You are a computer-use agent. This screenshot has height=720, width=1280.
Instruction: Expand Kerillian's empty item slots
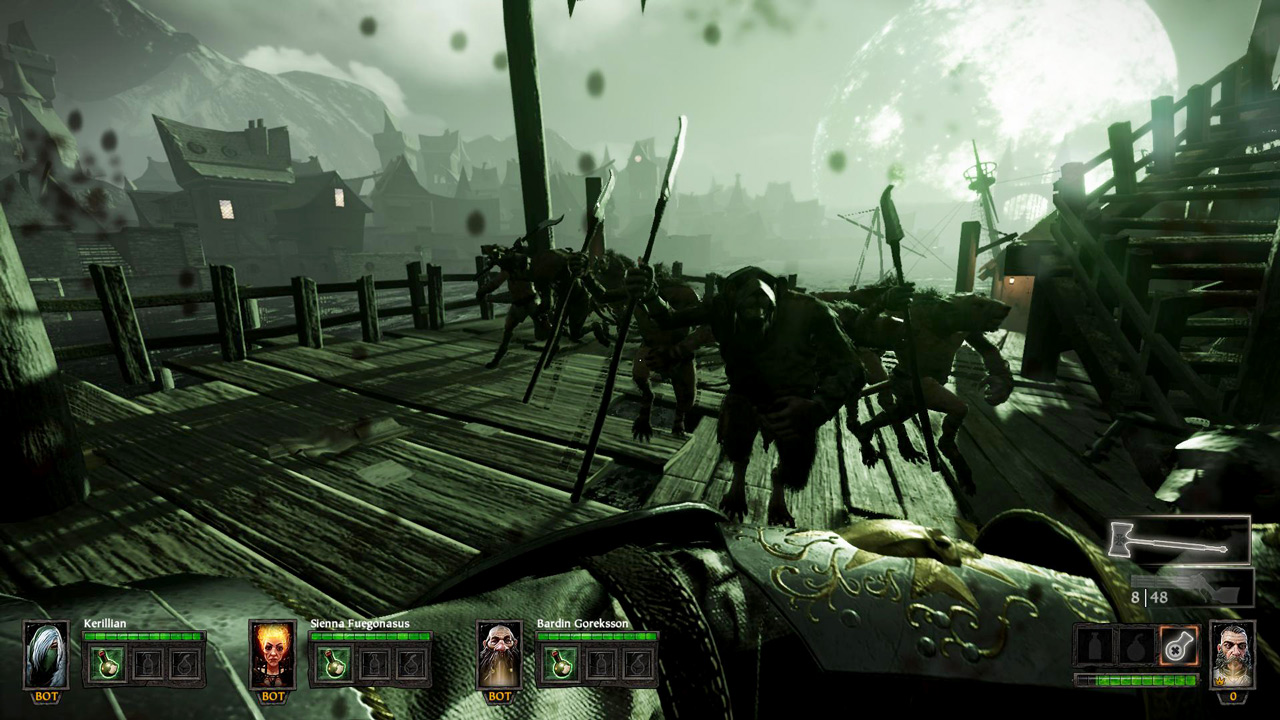[150, 665]
